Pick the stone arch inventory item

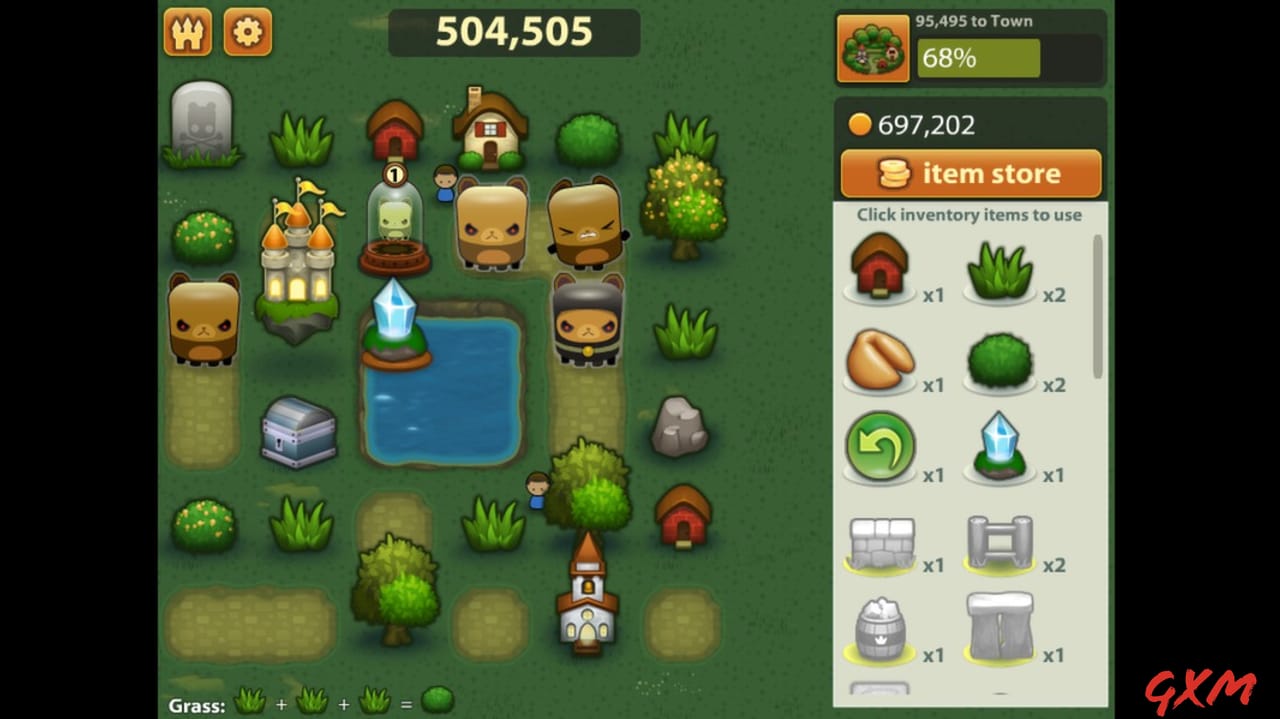[x=1000, y=630]
